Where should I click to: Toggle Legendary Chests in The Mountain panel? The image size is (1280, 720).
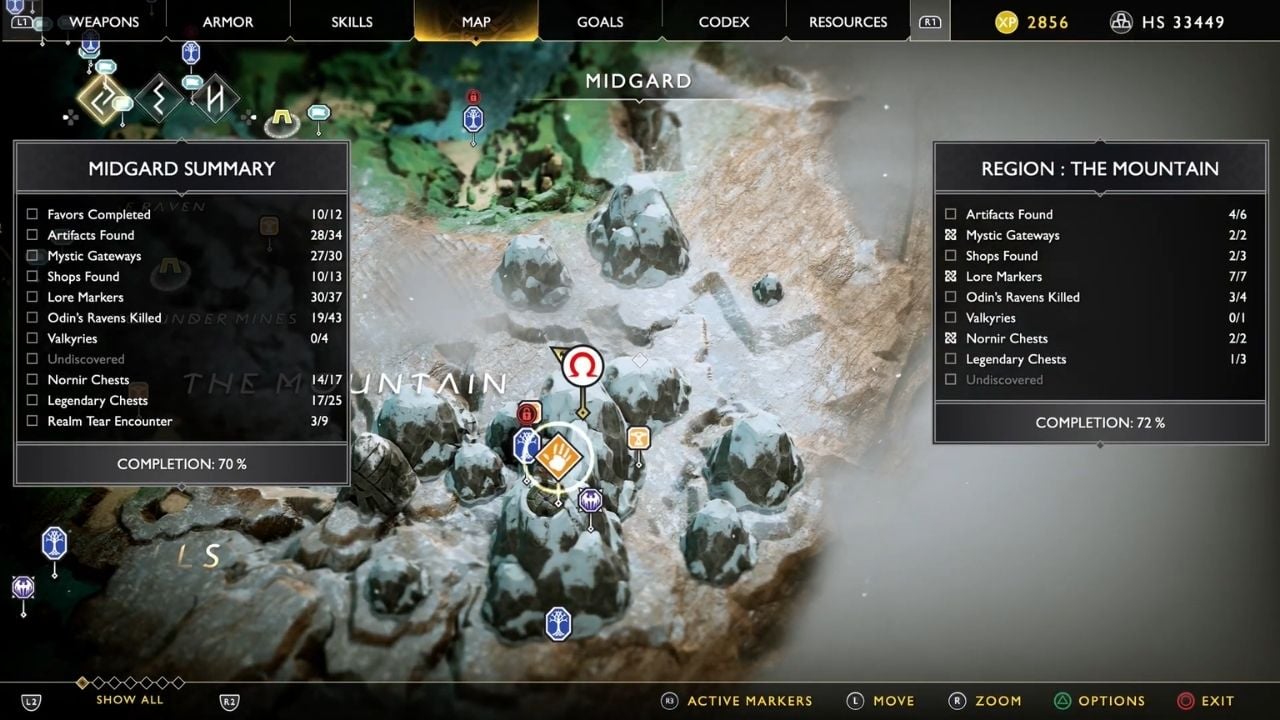(951, 359)
